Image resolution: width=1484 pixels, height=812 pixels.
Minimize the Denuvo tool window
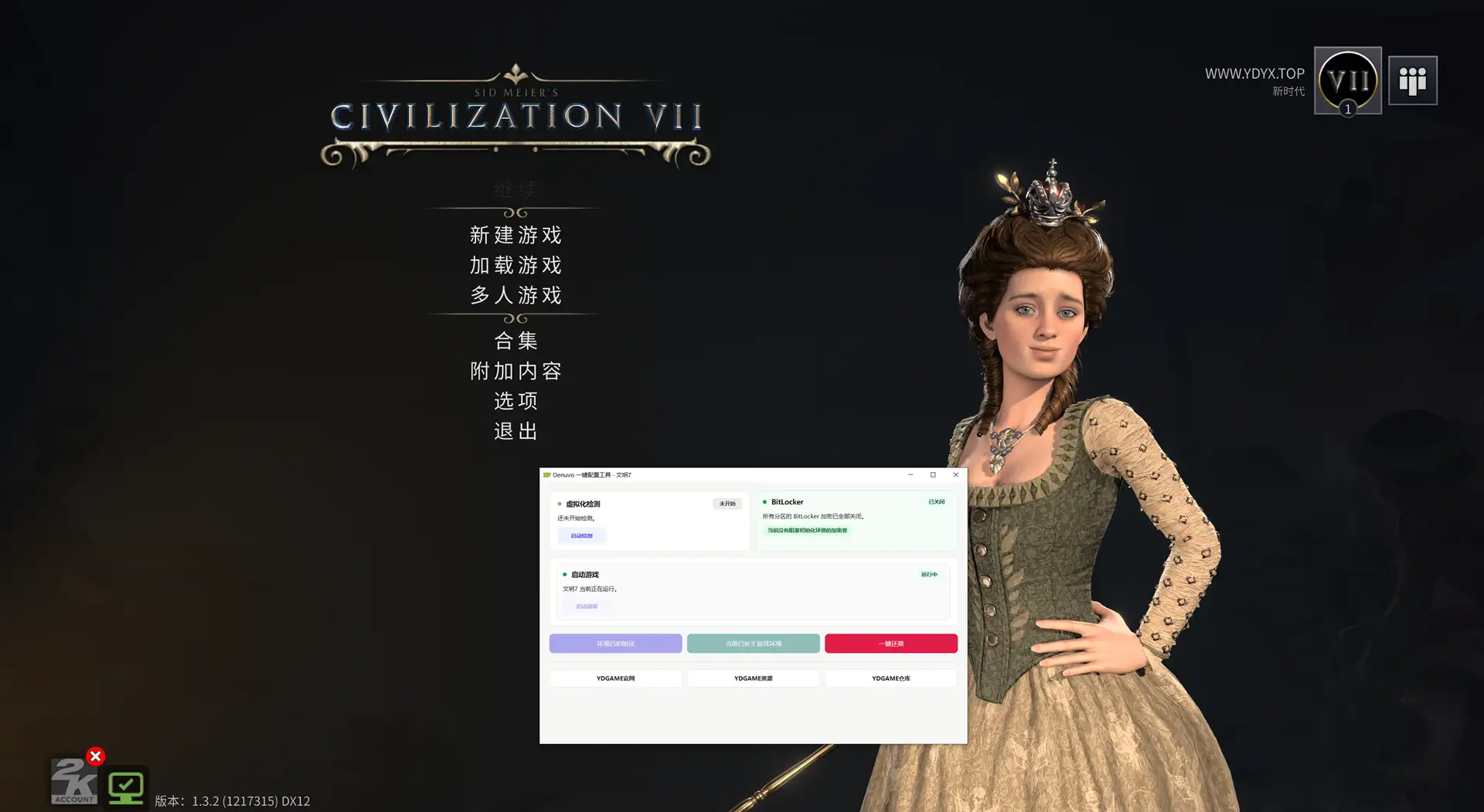[x=910, y=475]
